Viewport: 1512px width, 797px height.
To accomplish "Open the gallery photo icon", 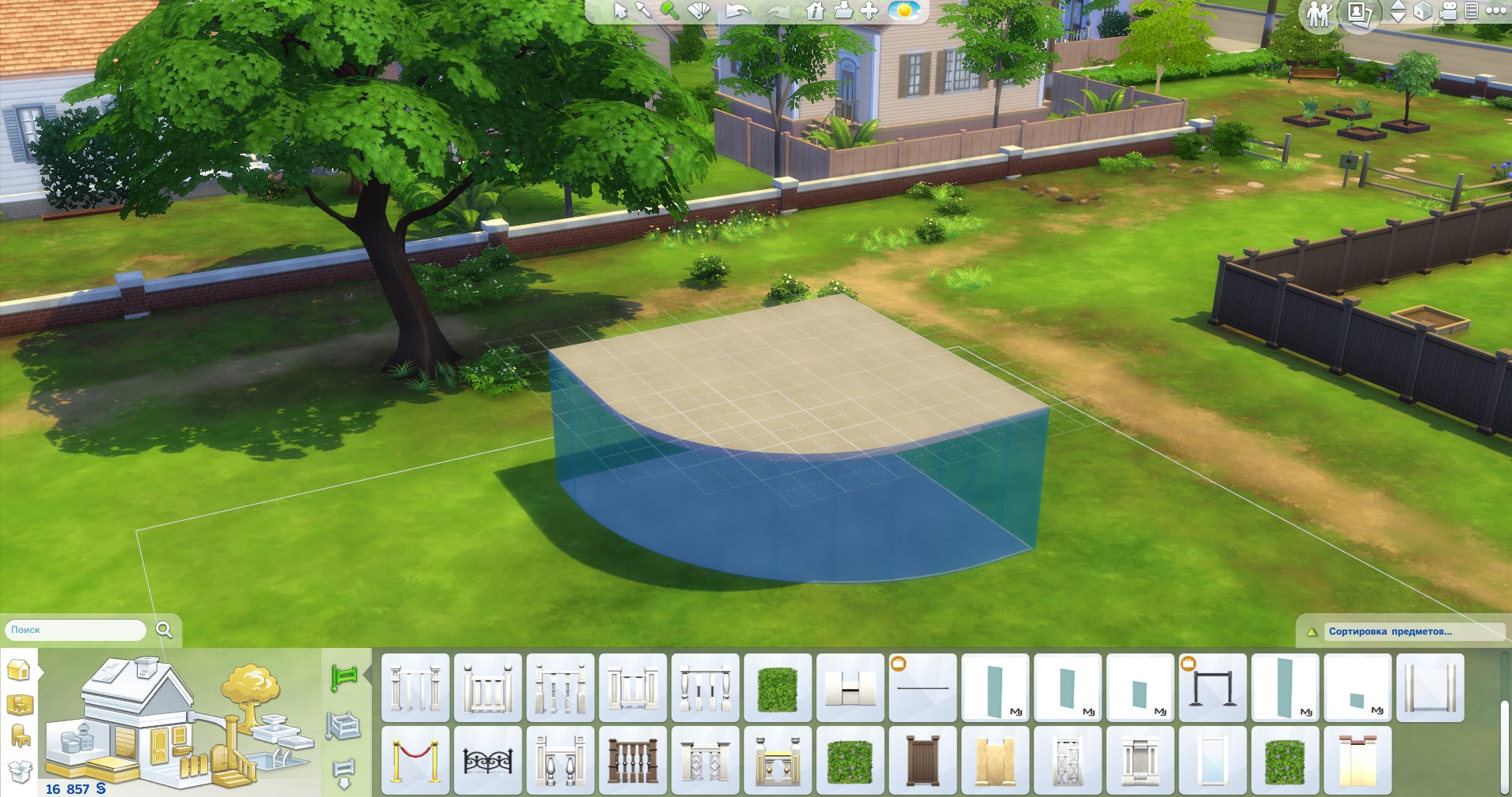I will tap(1361, 13).
